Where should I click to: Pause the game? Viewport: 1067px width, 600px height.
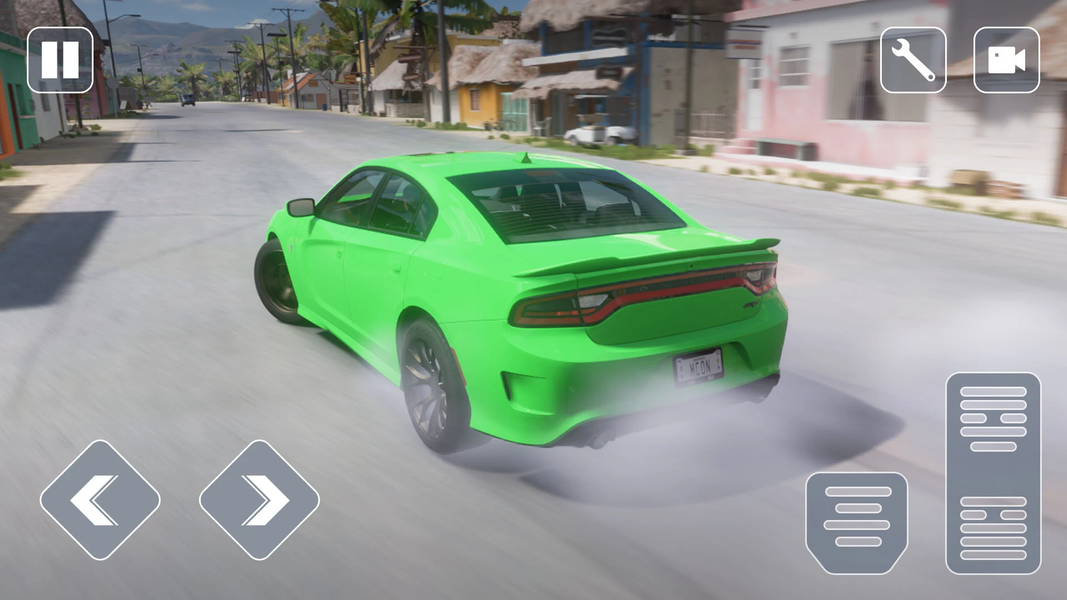pyautogui.click(x=60, y=60)
